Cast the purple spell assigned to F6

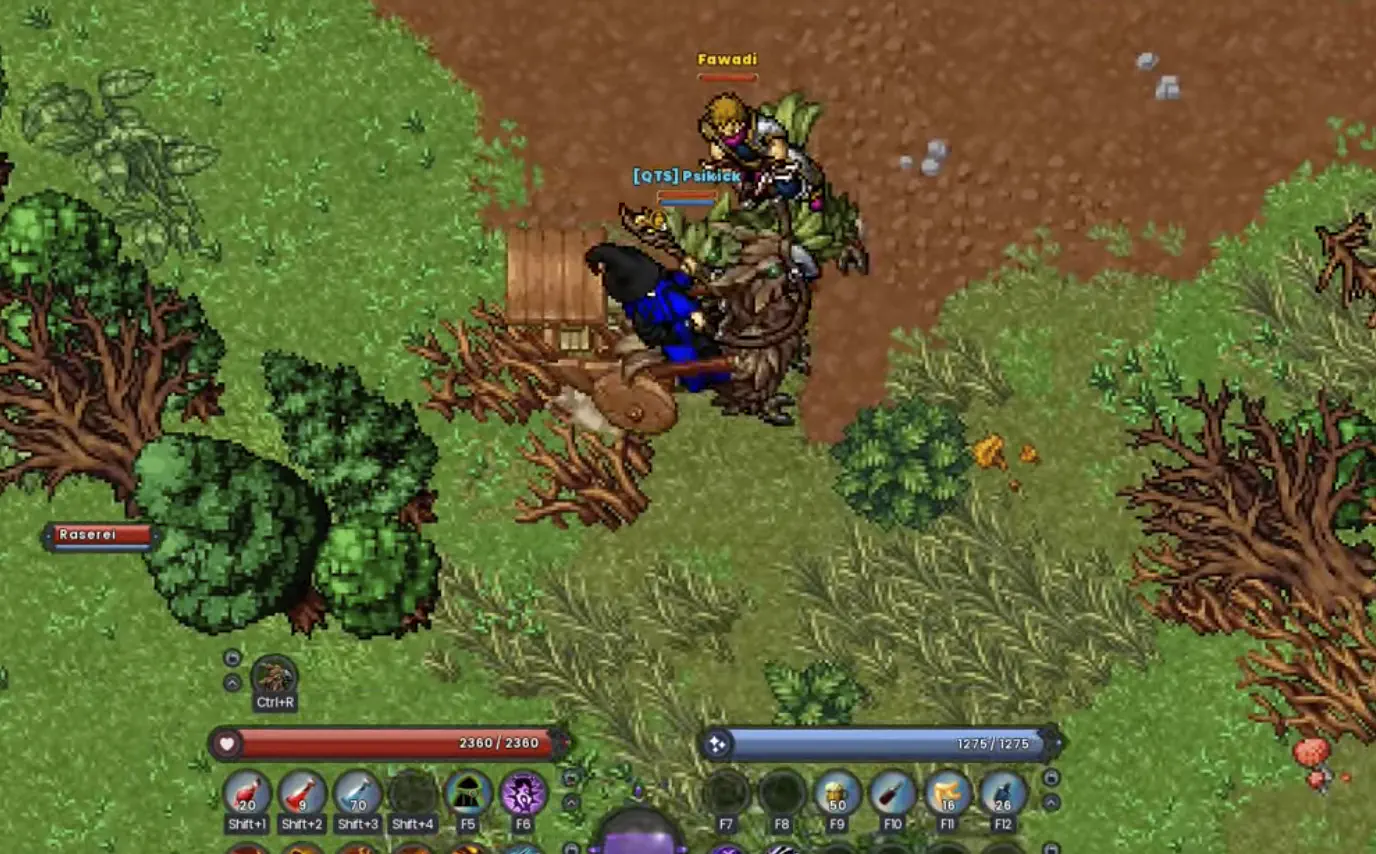[523, 794]
